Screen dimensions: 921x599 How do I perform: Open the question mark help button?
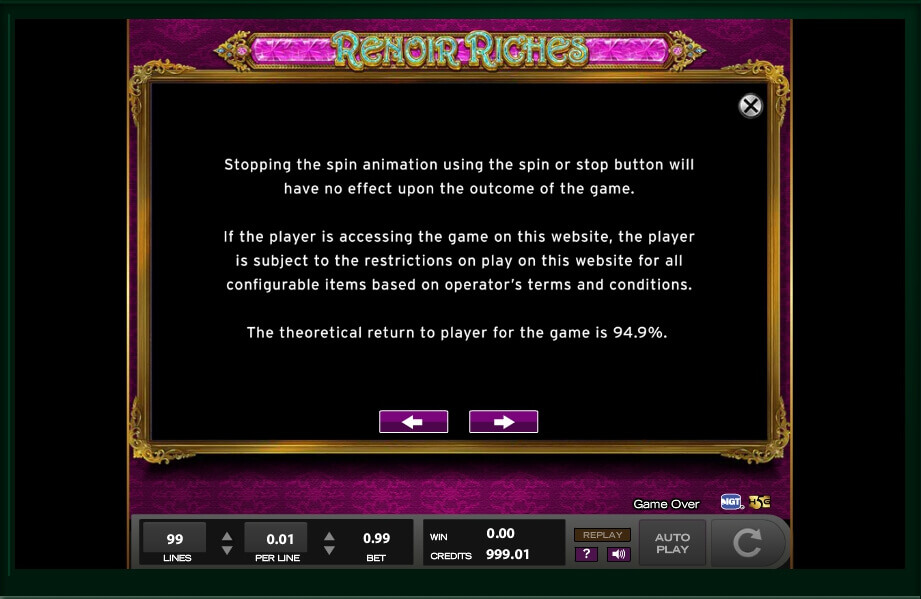pos(586,554)
